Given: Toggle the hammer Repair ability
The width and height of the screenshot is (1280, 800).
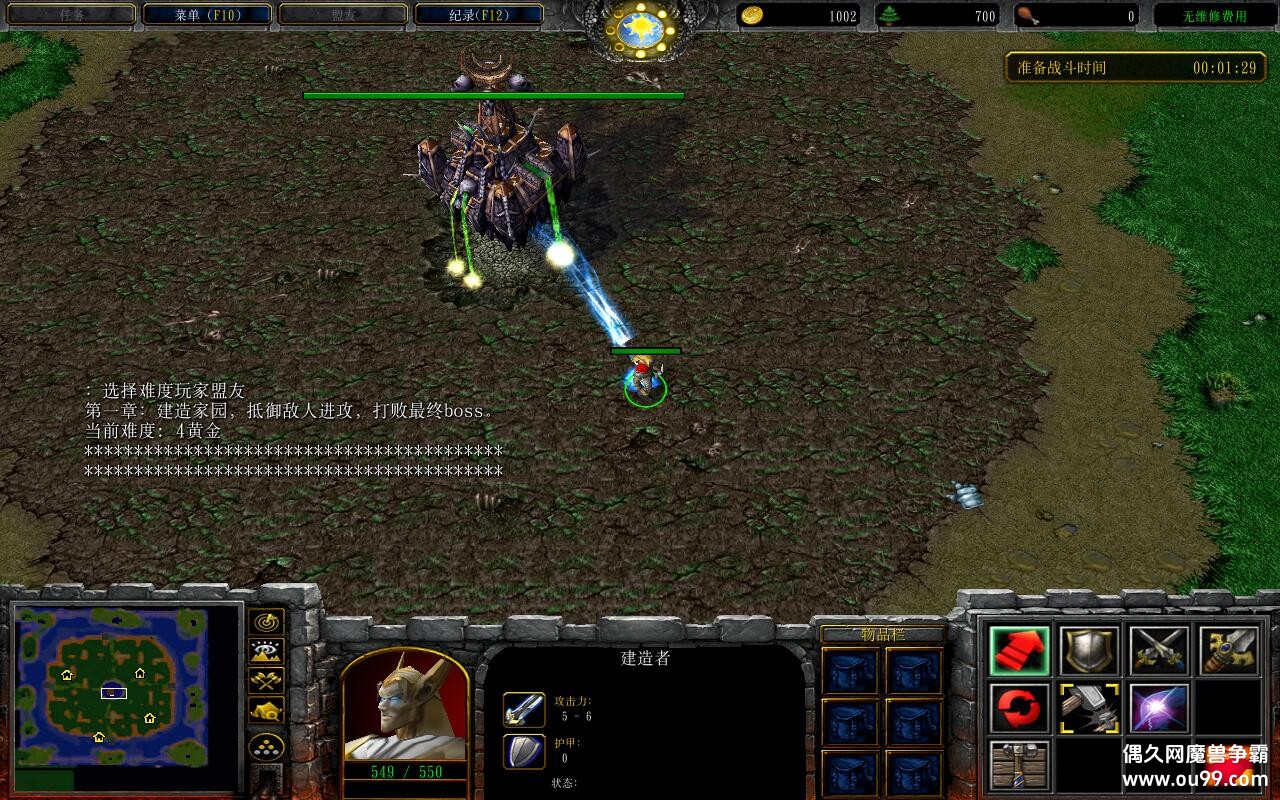Looking at the screenshot, I should click(1089, 709).
